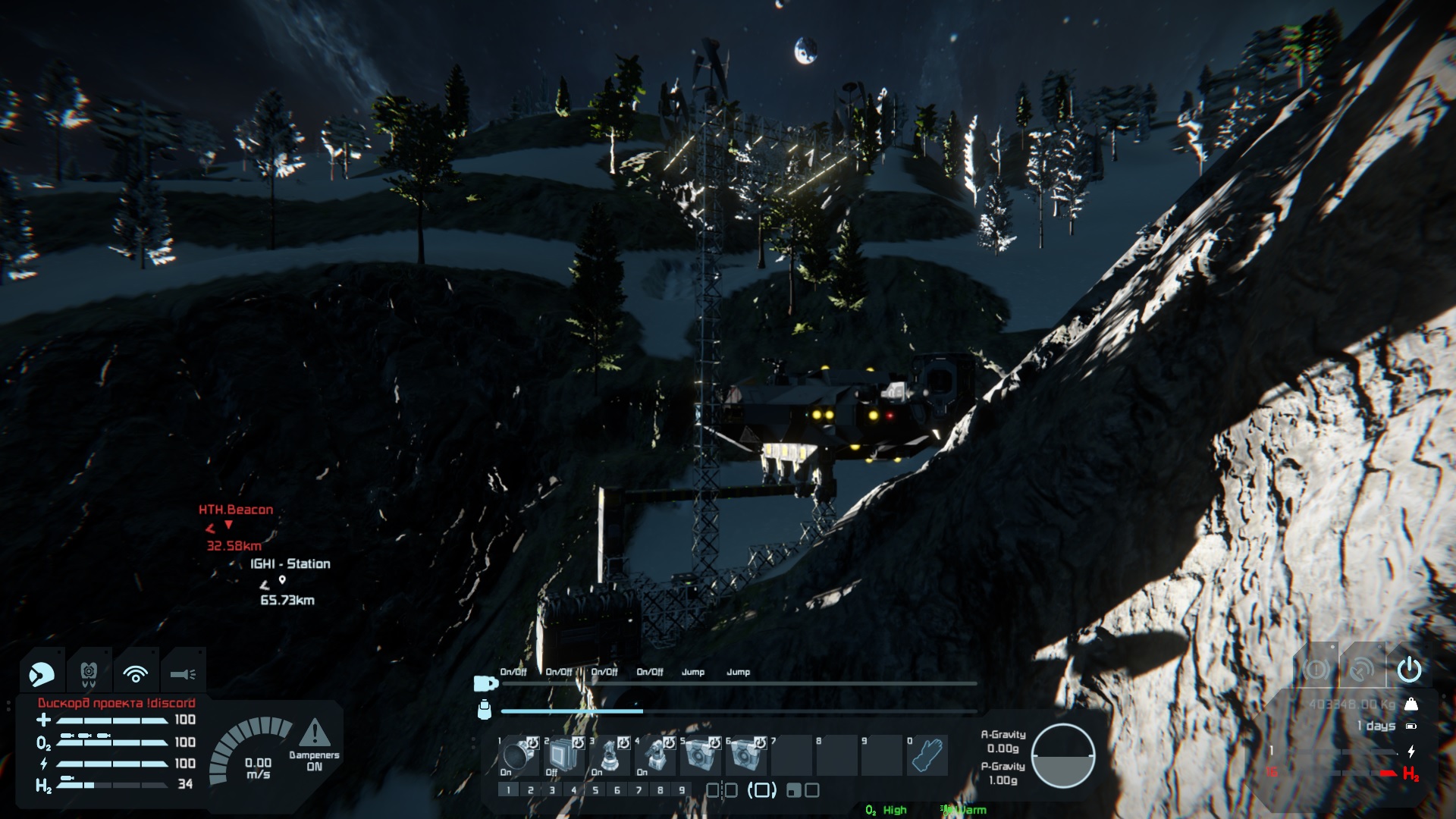Toggle the jetpack icon
The height and width of the screenshot is (819, 1456).
(89, 673)
